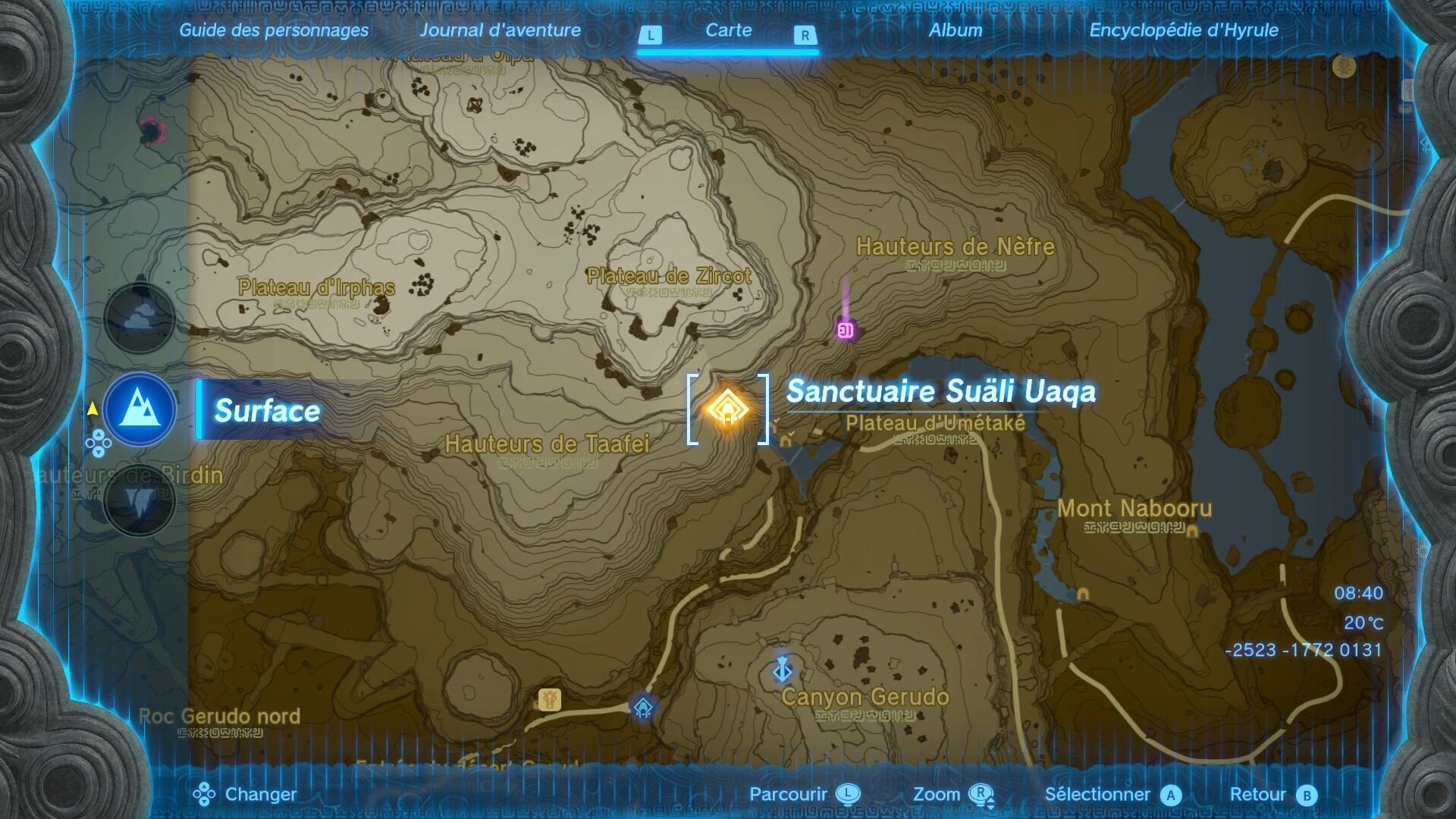This screenshot has height=819, width=1456.
Task: Open the cave icon near Plateau d'Umétaké
Action: 786,441
